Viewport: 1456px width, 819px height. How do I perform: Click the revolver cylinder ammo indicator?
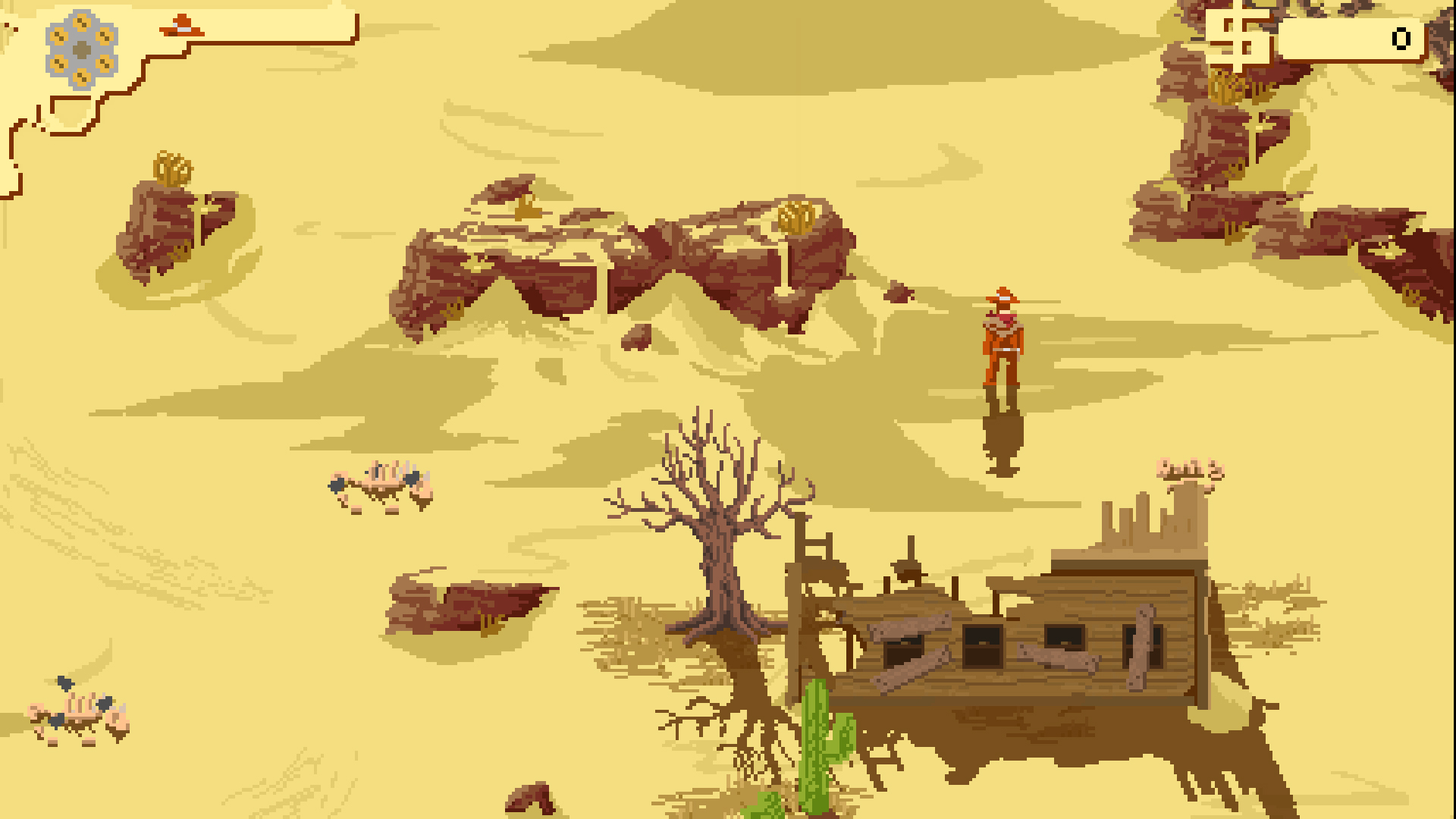[x=80, y=49]
